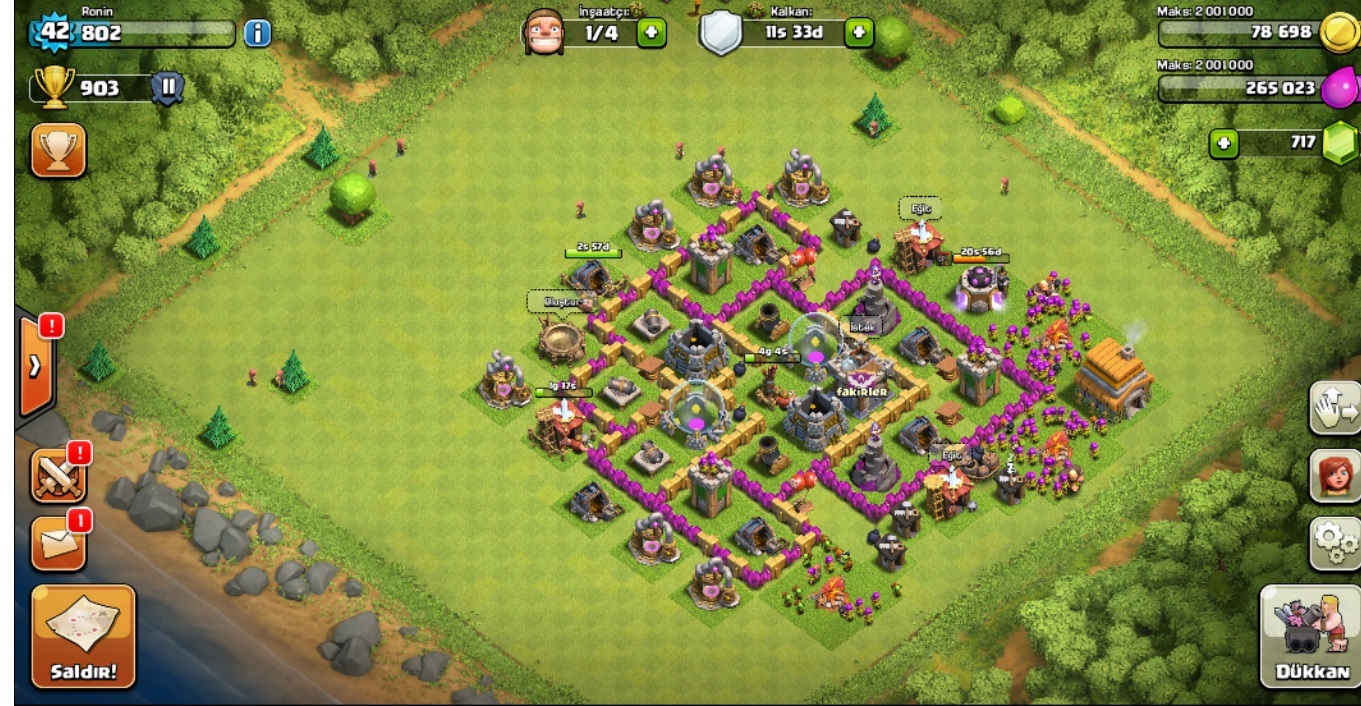Open the settings gears menu
1361x706 pixels.
[1334, 543]
